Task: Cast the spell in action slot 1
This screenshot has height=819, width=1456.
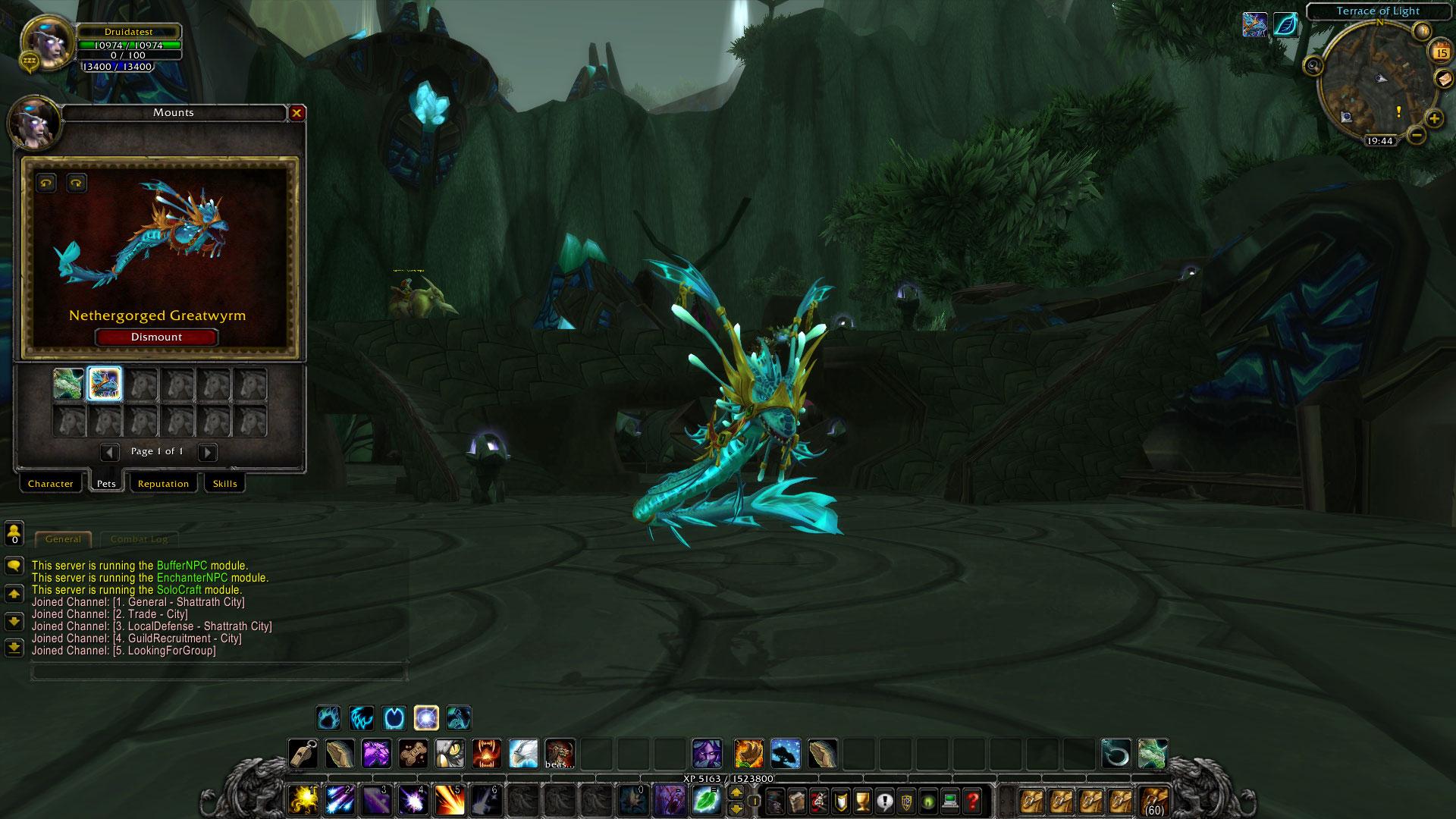Action: [304, 800]
